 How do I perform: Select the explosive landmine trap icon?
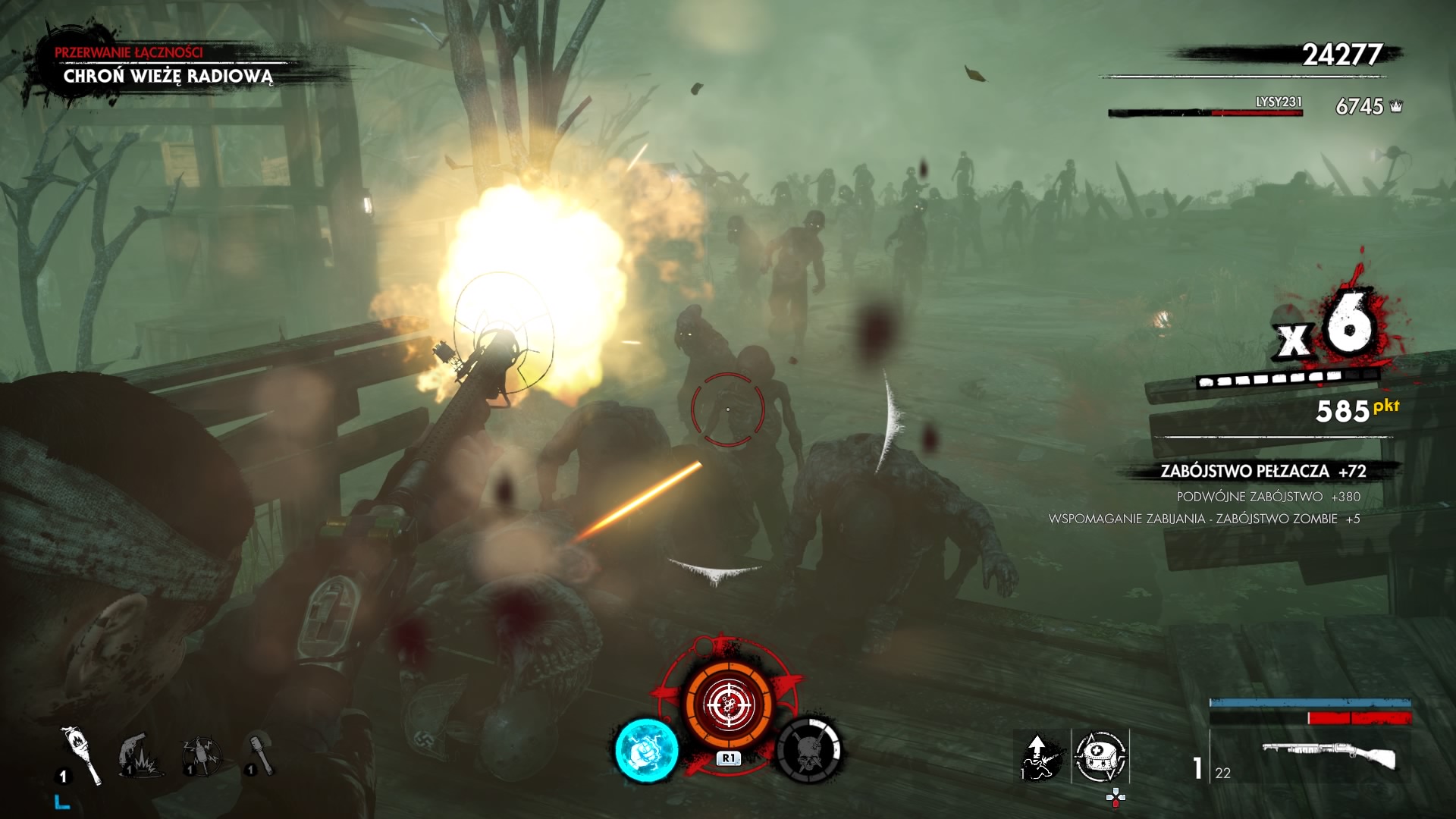[140, 755]
